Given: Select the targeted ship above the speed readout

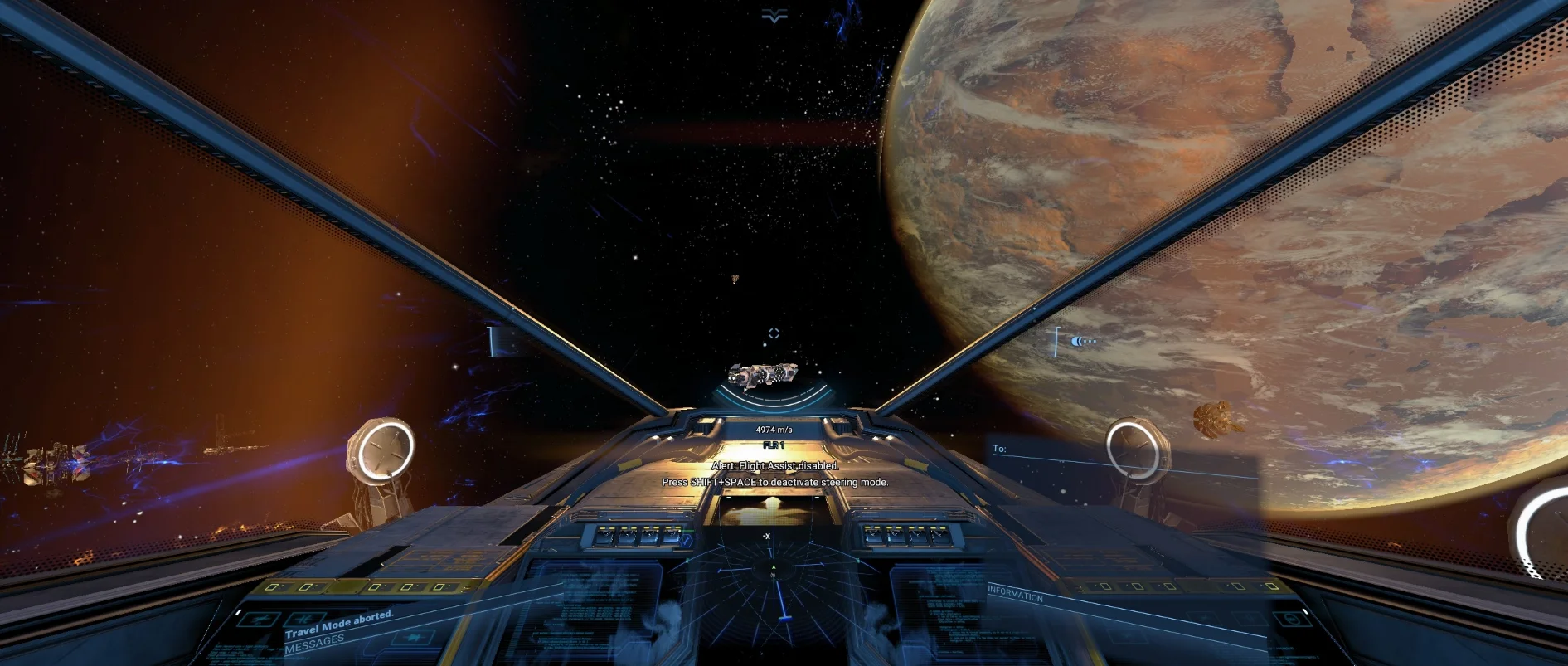Looking at the screenshot, I should 762,376.
